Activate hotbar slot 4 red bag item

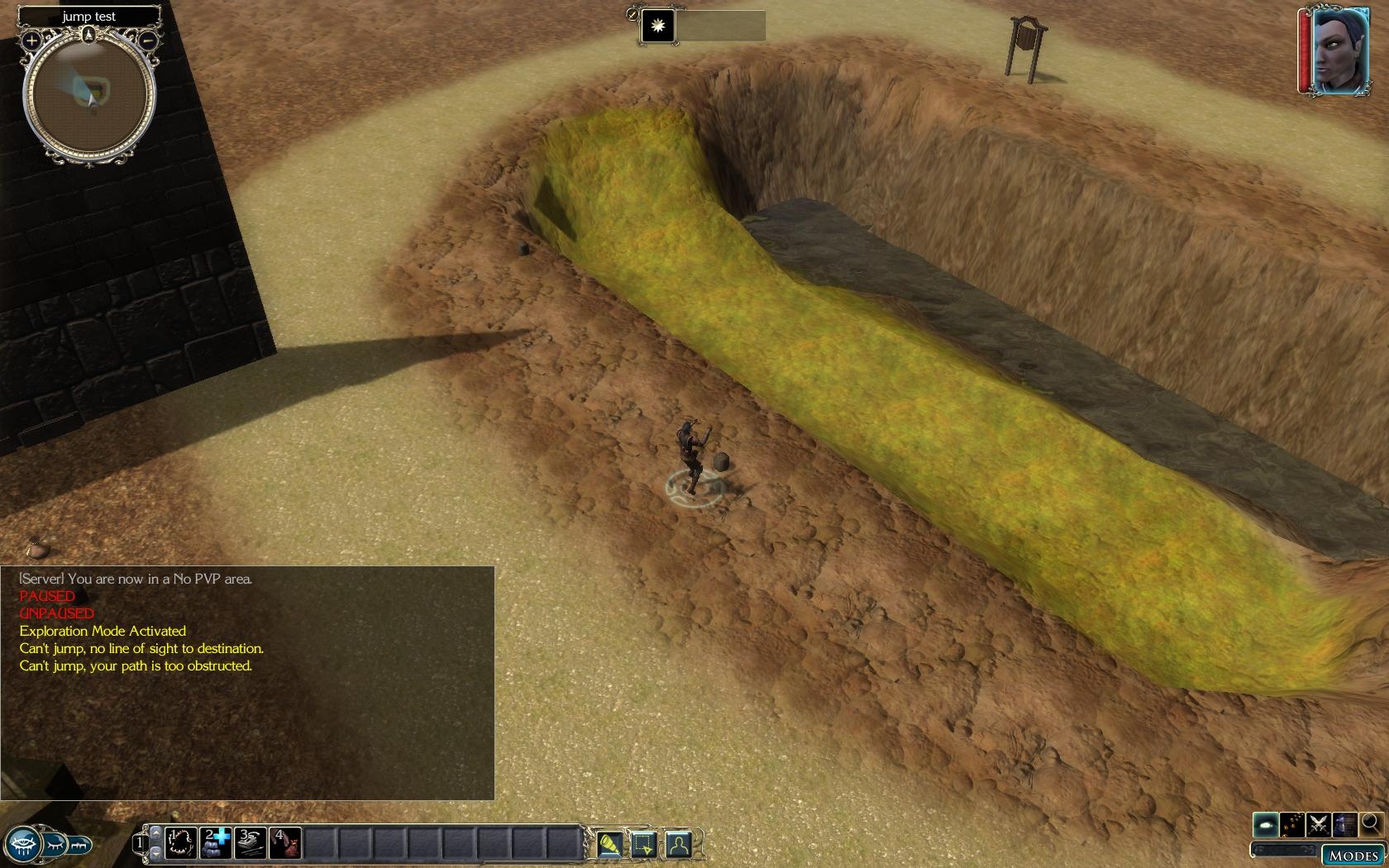[x=284, y=842]
